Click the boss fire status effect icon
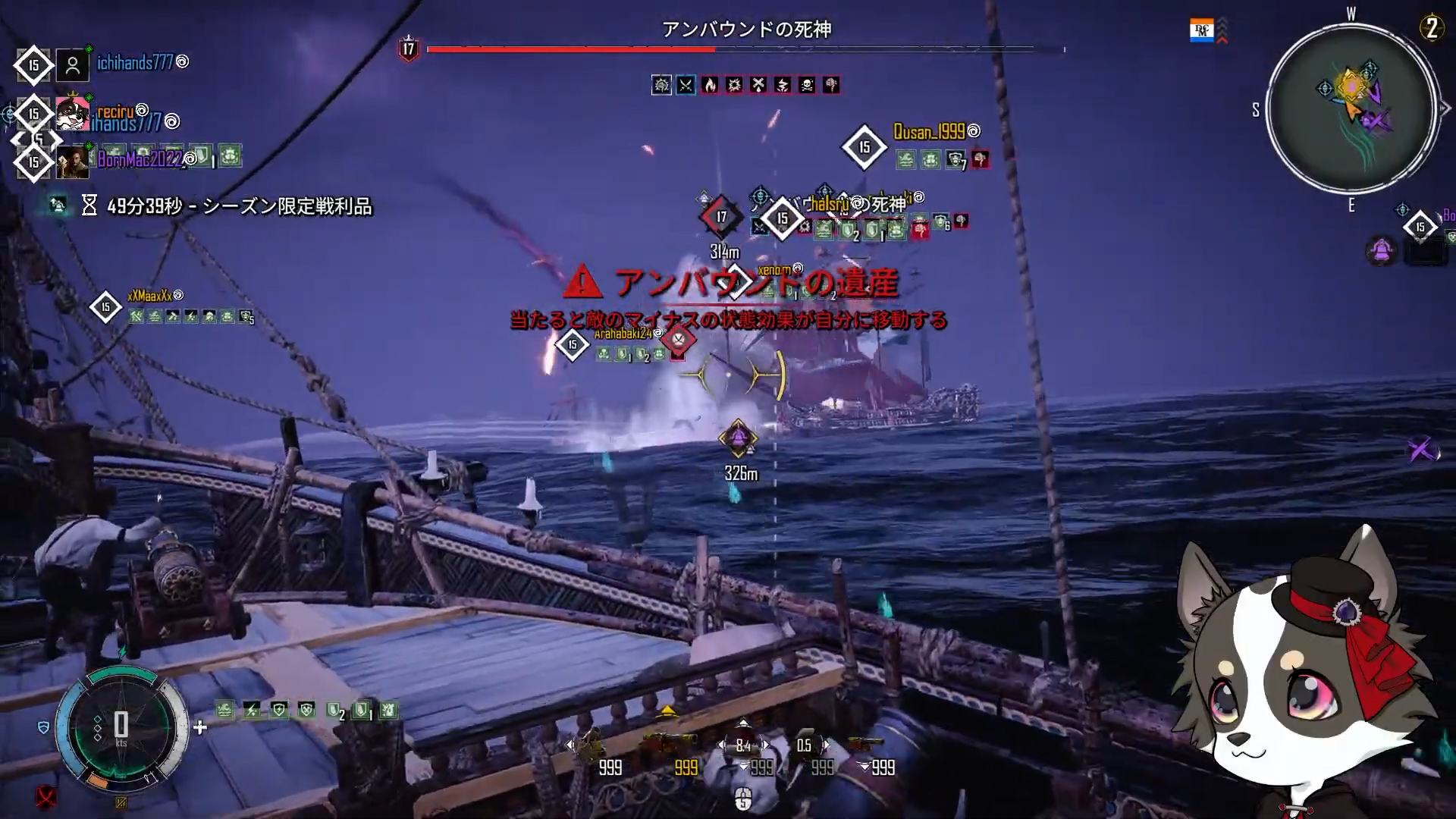1456x819 pixels. tap(710, 85)
